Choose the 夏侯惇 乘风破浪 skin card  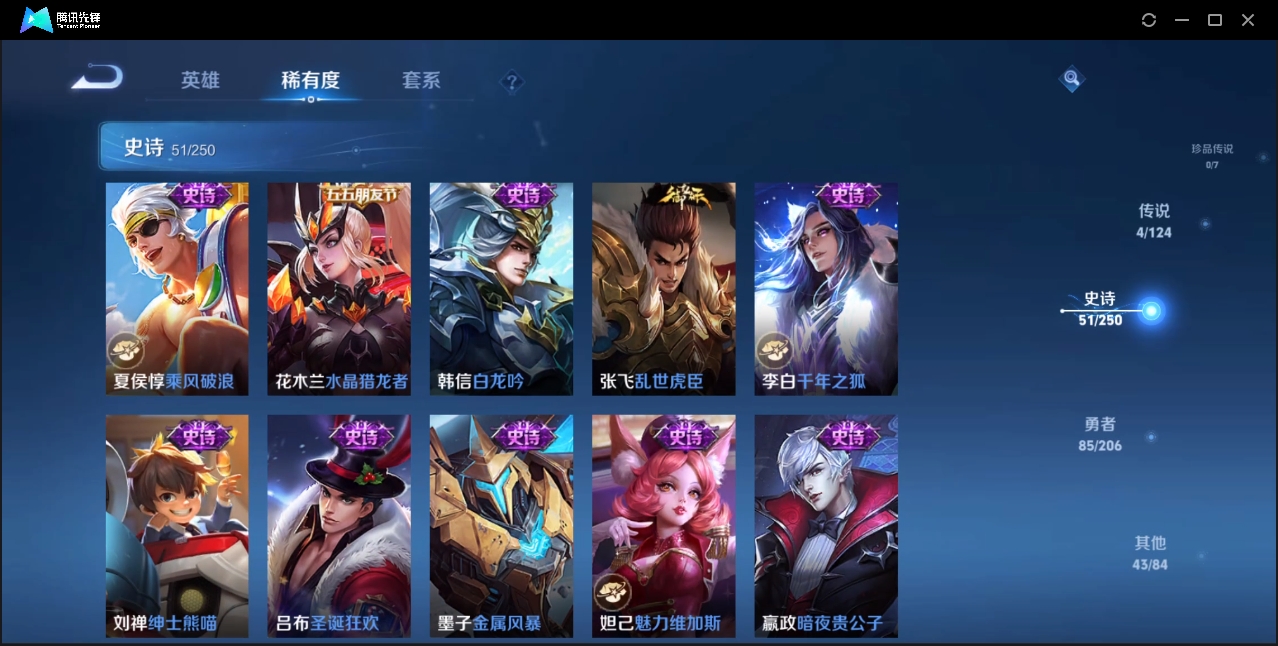point(177,288)
